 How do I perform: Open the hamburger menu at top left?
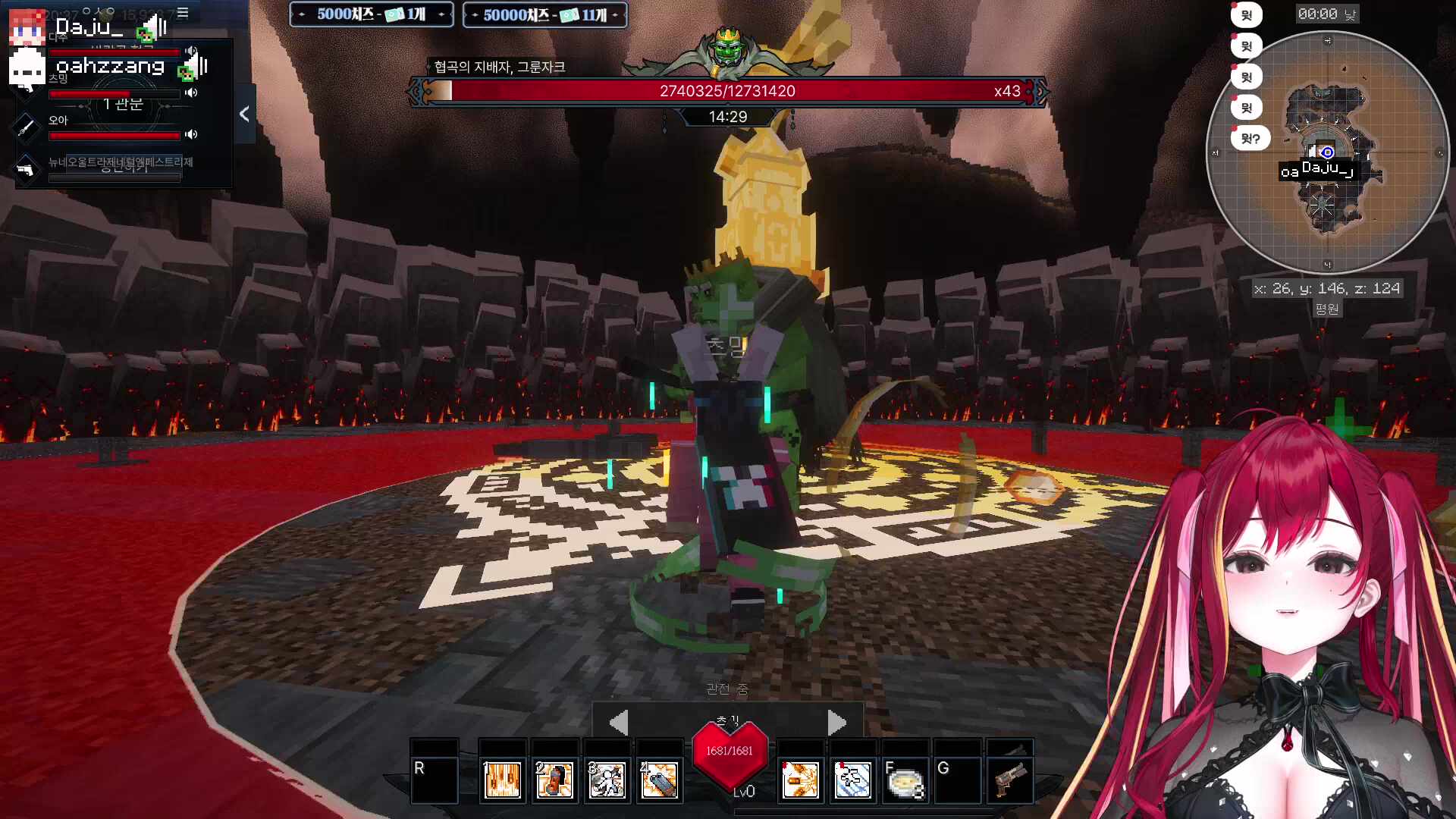(183, 13)
